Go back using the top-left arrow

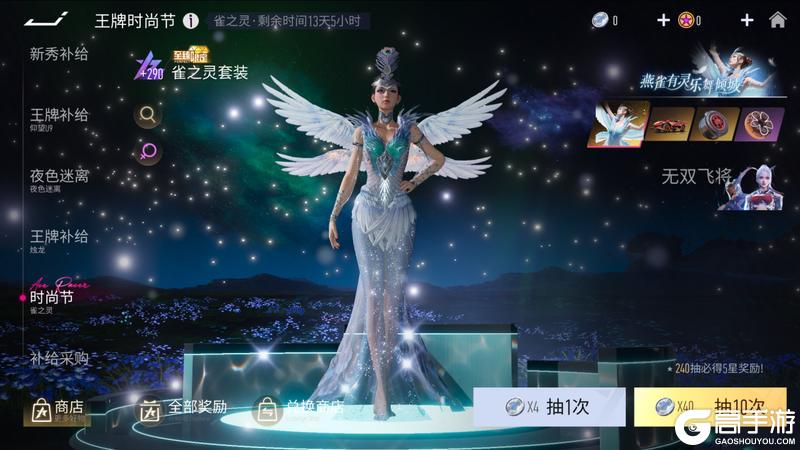click(46, 20)
